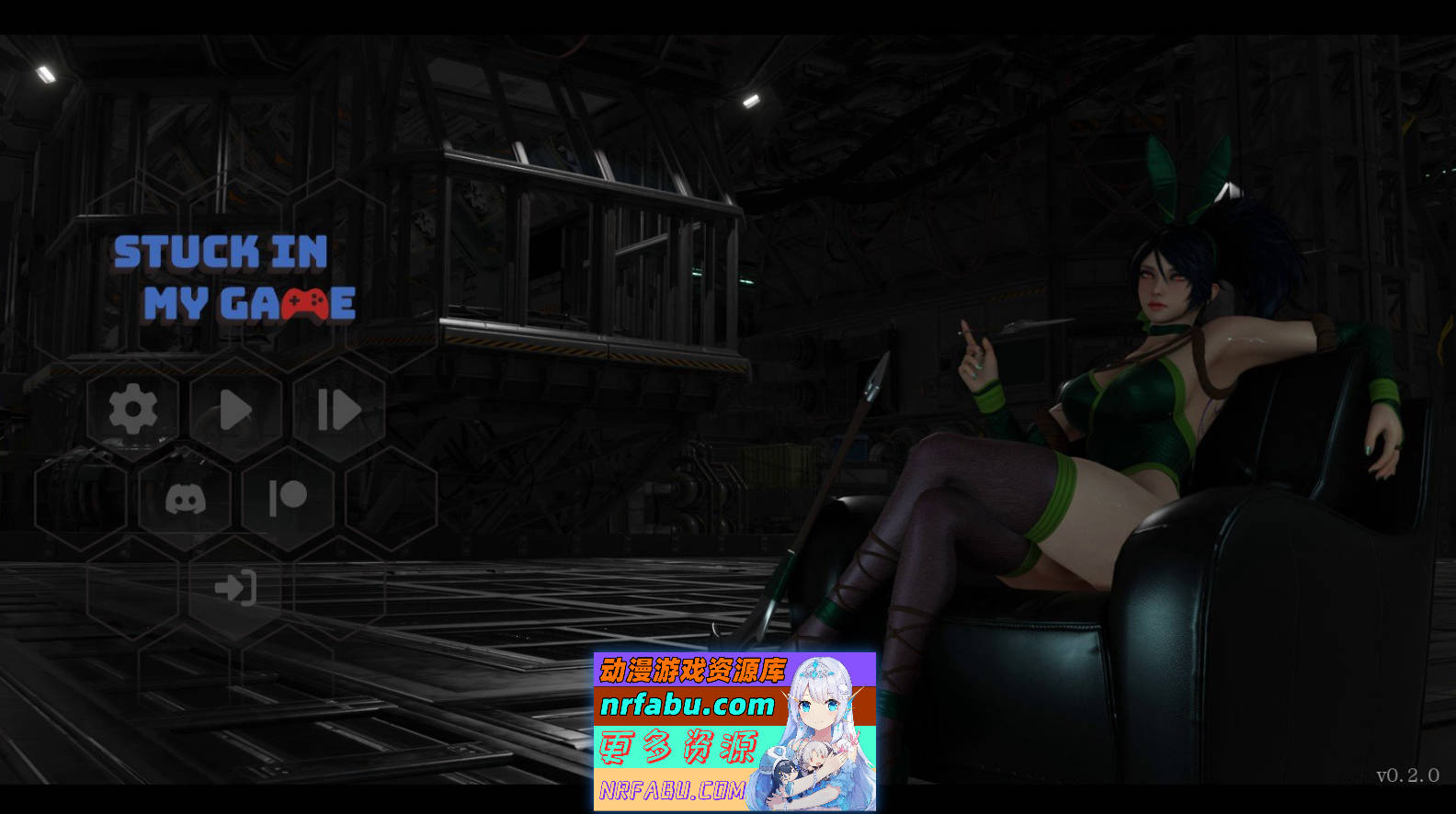The width and height of the screenshot is (1456, 814).
Task: Open Patreon support page via its icon
Action: (287, 499)
